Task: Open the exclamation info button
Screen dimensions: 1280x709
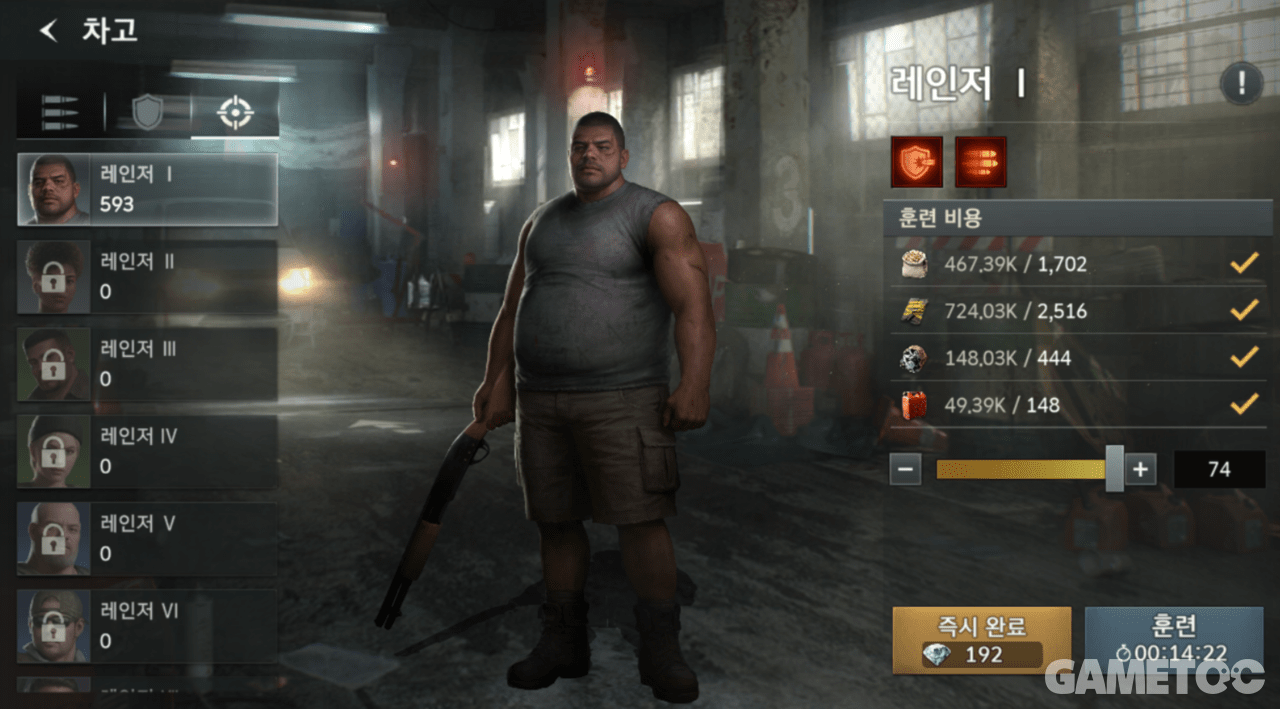Action: [x=1241, y=84]
